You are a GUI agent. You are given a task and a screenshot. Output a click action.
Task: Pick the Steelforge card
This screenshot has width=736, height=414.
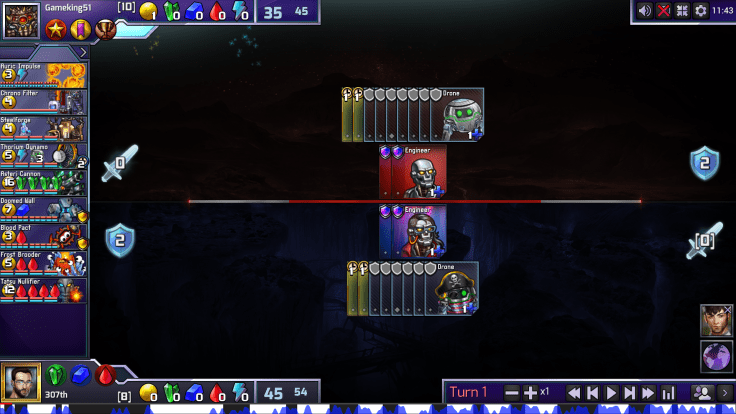pos(44,127)
